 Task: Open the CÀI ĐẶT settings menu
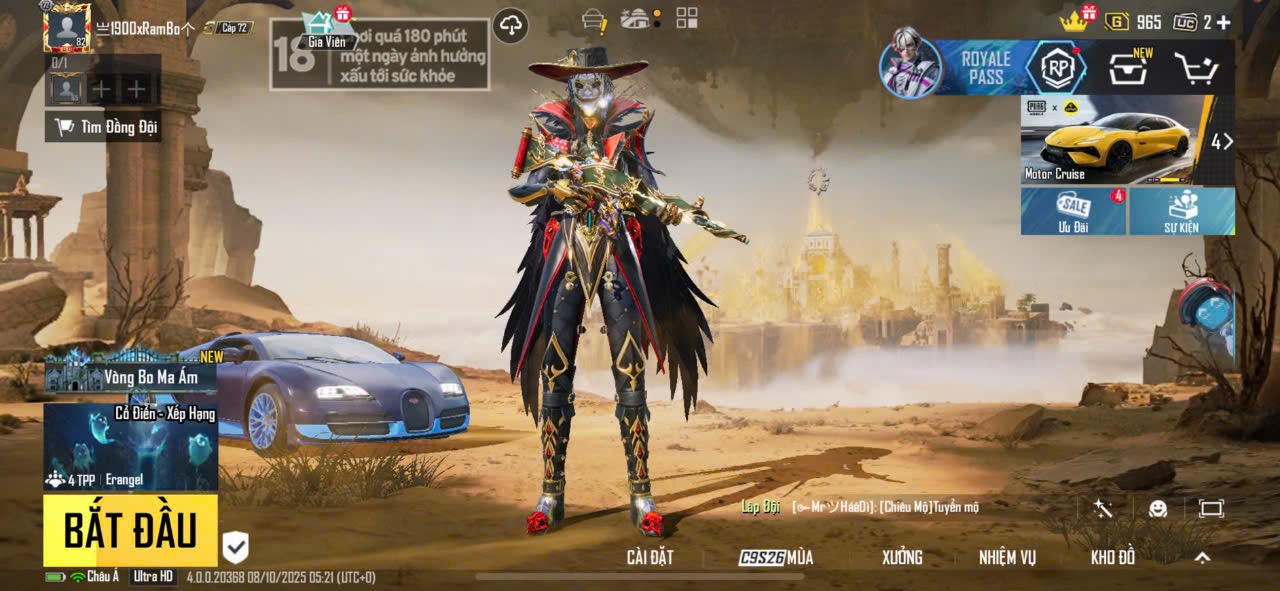650,558
